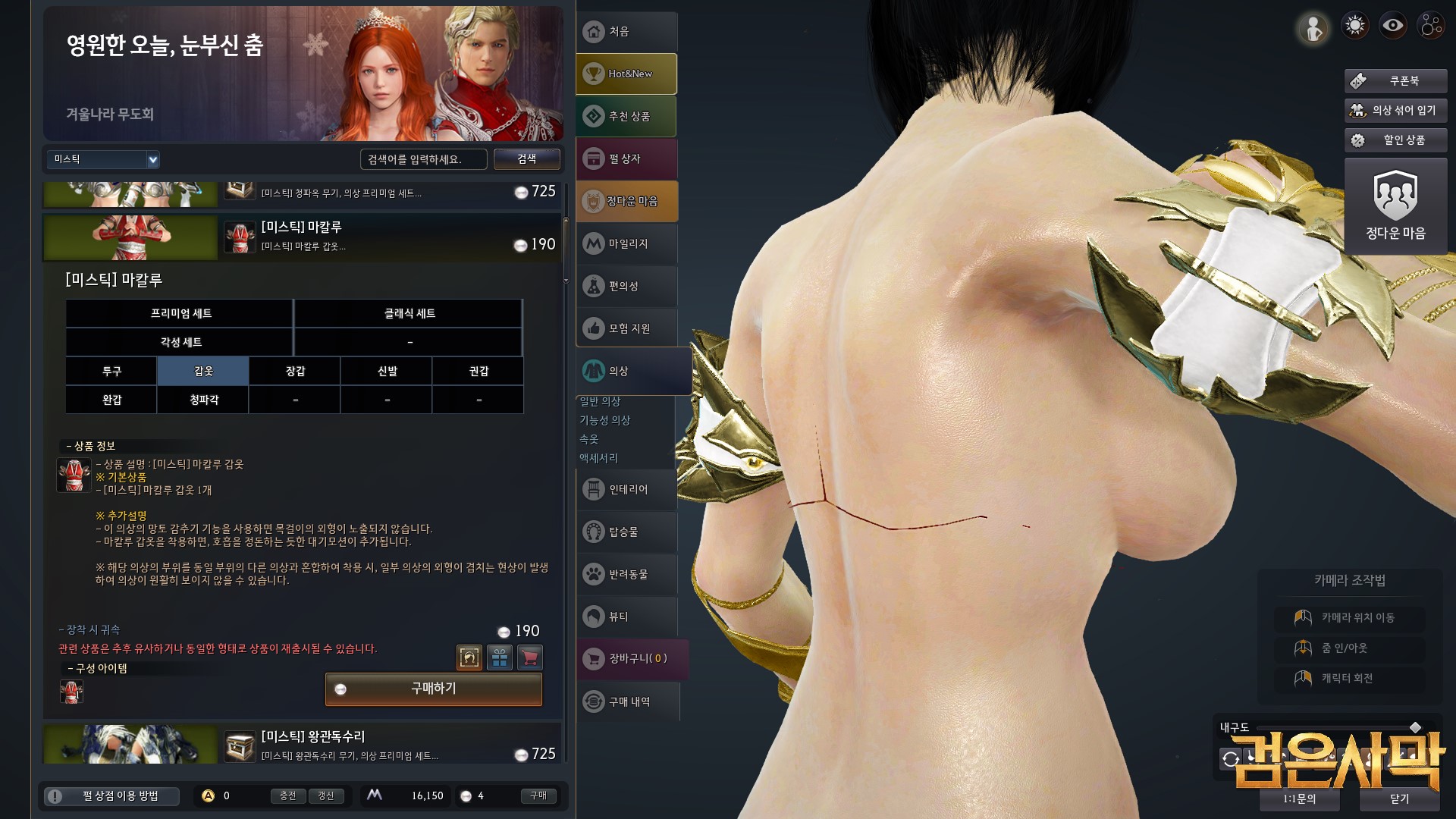The image size is (1456, 819).
Task: Open 의상 섞어 입기 outfit mixing
Action: point(1395,110)
